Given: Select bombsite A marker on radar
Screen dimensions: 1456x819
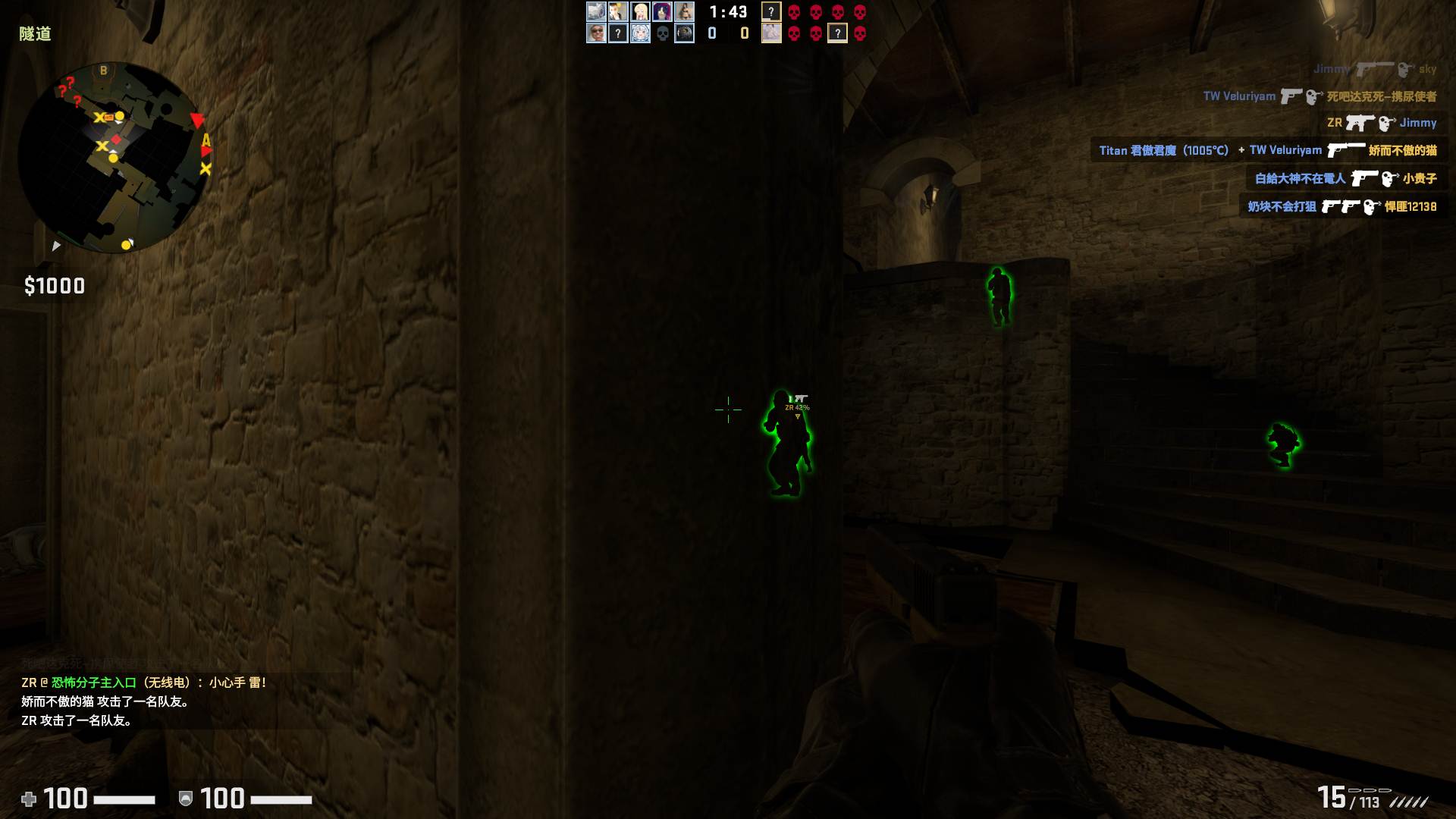Looking at the screenshot, I should tap(206, 140).
